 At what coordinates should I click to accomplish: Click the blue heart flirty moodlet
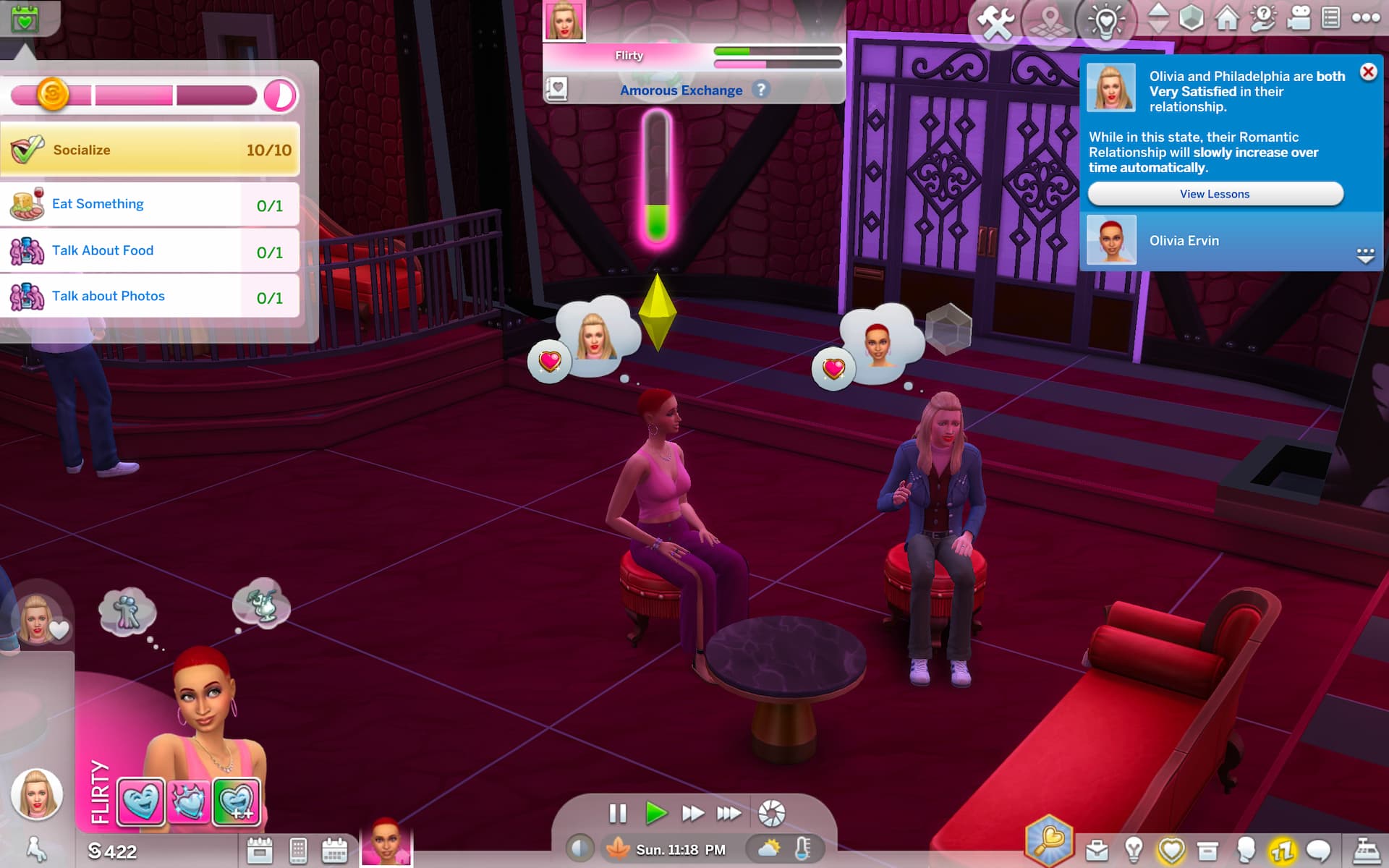140,801
